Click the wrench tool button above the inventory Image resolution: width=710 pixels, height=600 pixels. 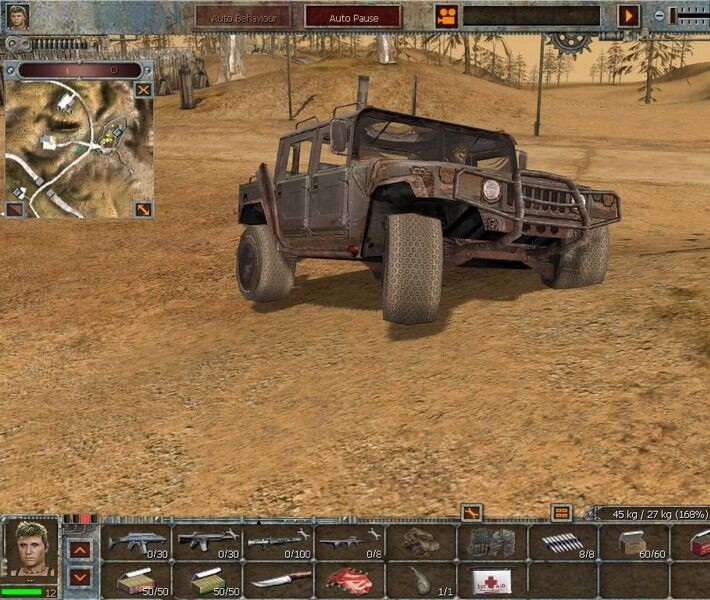471,512
